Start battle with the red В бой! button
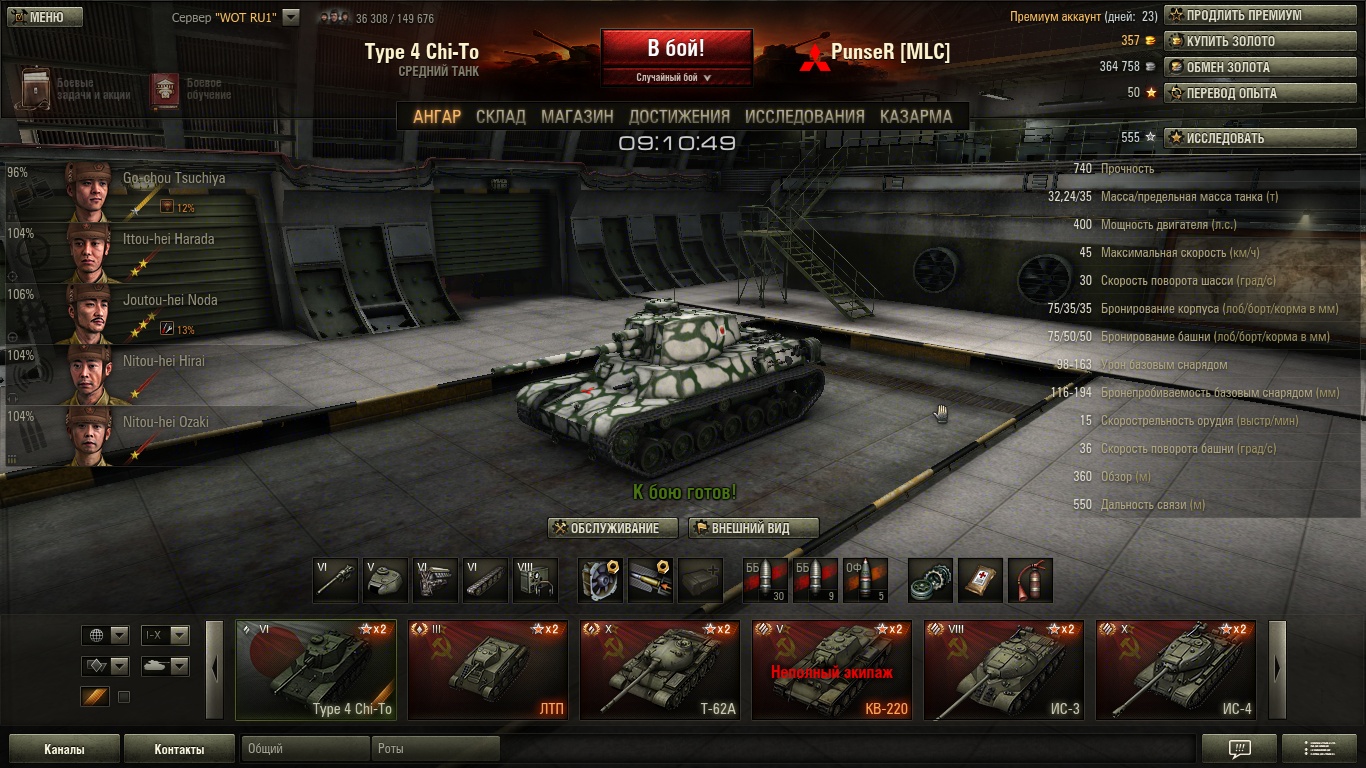 tap(676, 48)
